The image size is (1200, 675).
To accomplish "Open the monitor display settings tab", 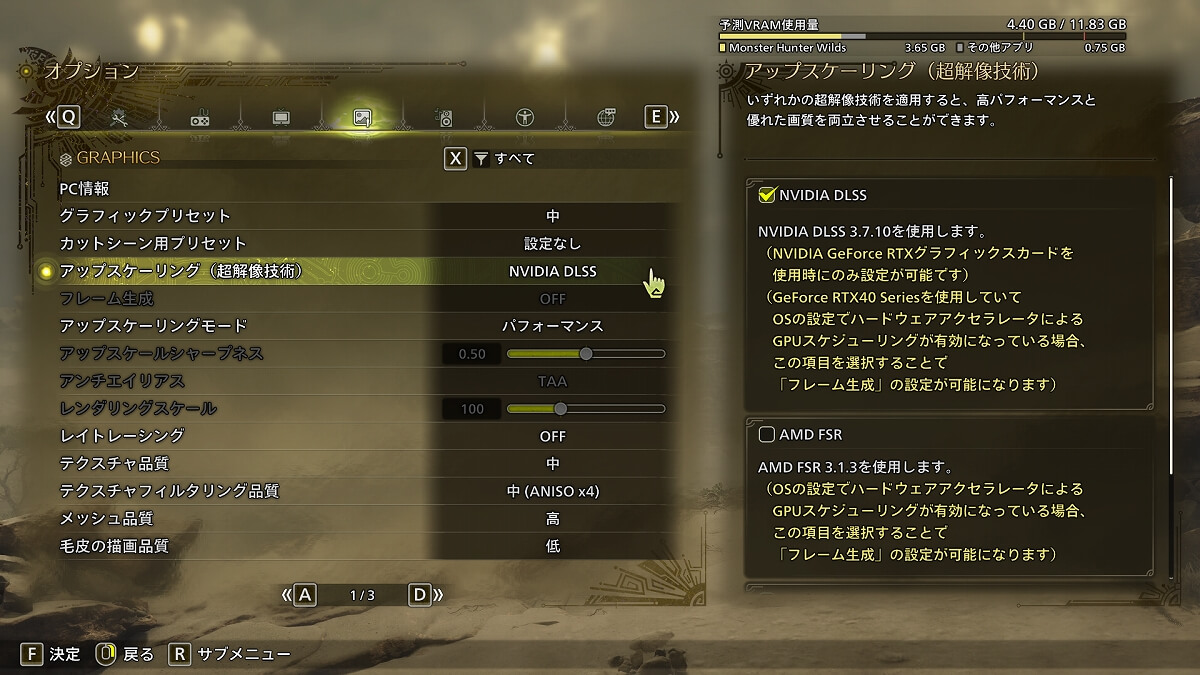I will click(281, 118).
